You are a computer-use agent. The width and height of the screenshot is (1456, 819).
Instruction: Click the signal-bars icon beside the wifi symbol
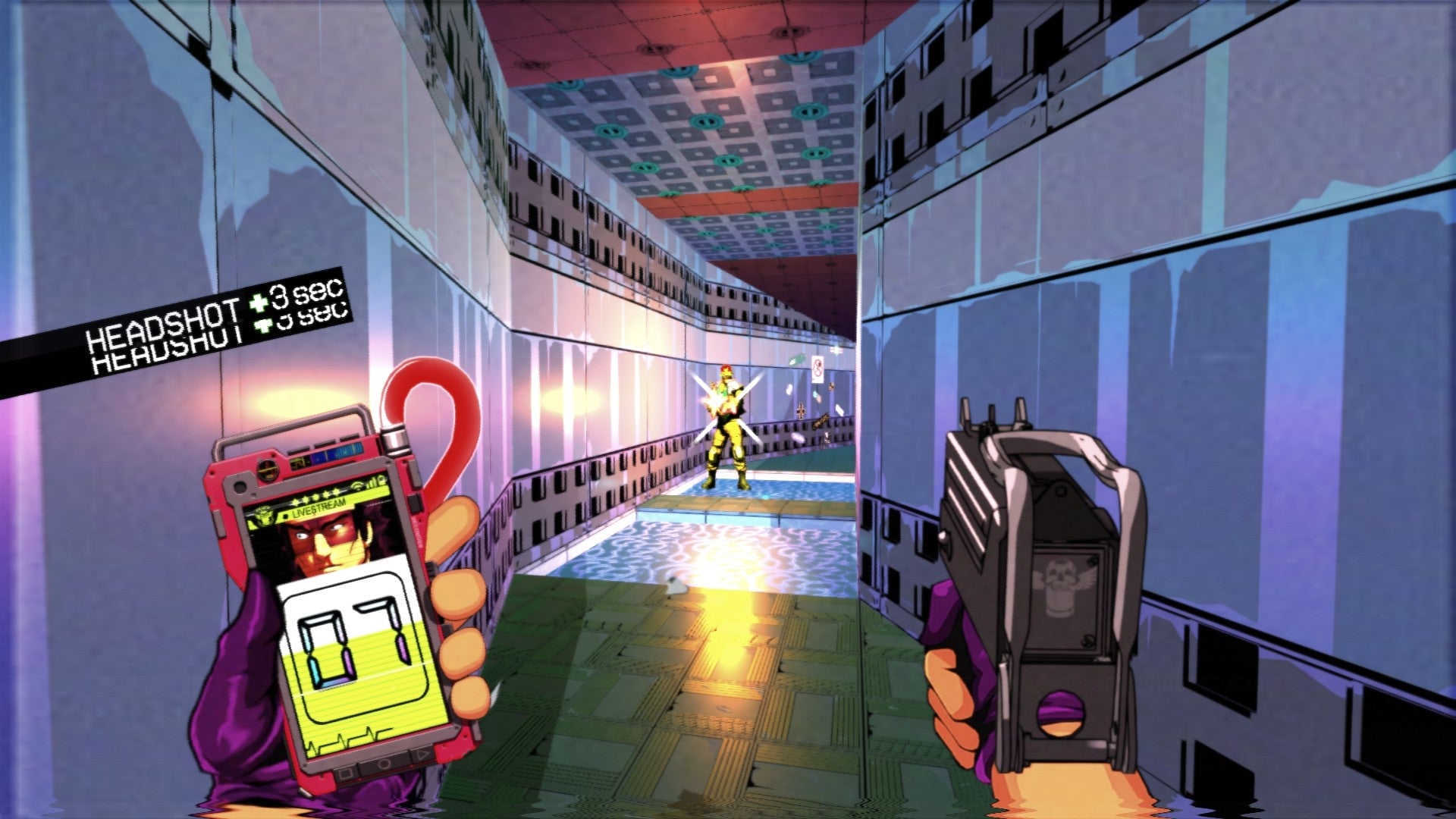click(373, 482)
